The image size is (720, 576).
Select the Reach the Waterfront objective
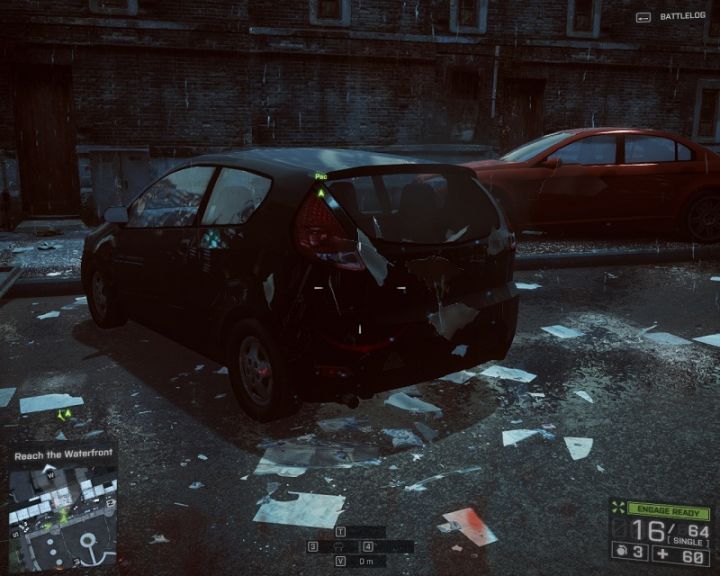pos(62,456)
